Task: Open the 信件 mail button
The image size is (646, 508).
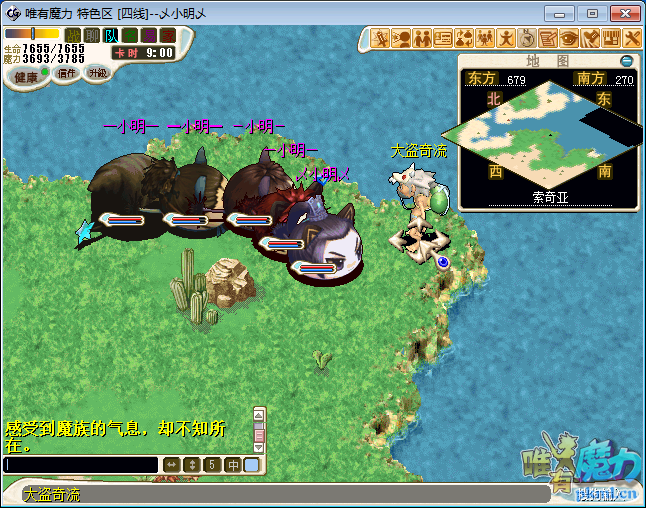Action: 67,73
